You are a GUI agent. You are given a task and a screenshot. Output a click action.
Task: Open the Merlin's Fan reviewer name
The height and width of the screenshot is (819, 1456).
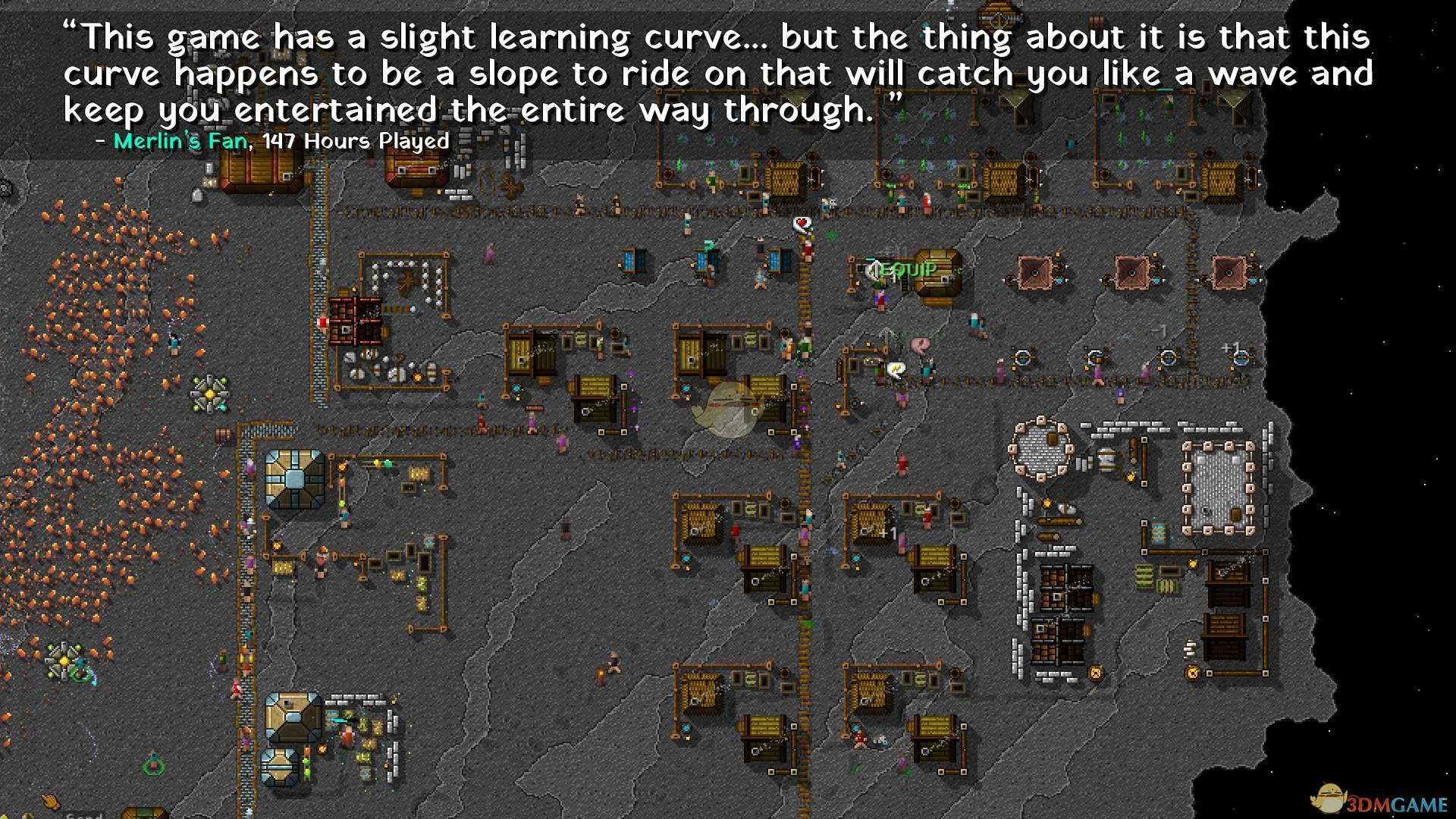[180, 141]
